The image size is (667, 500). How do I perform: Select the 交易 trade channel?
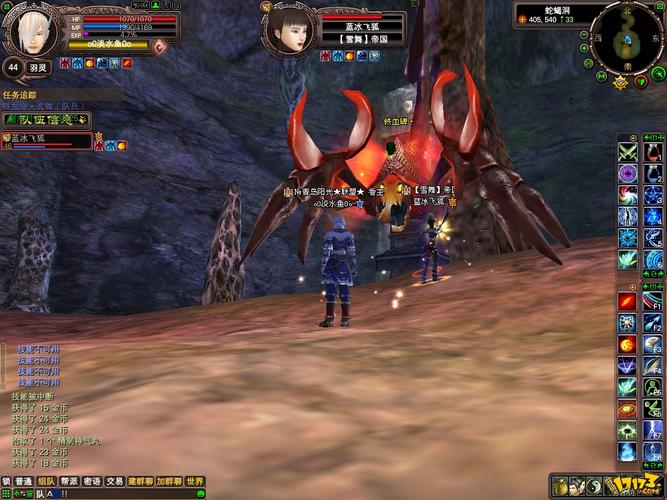click(x=115, y=481)
